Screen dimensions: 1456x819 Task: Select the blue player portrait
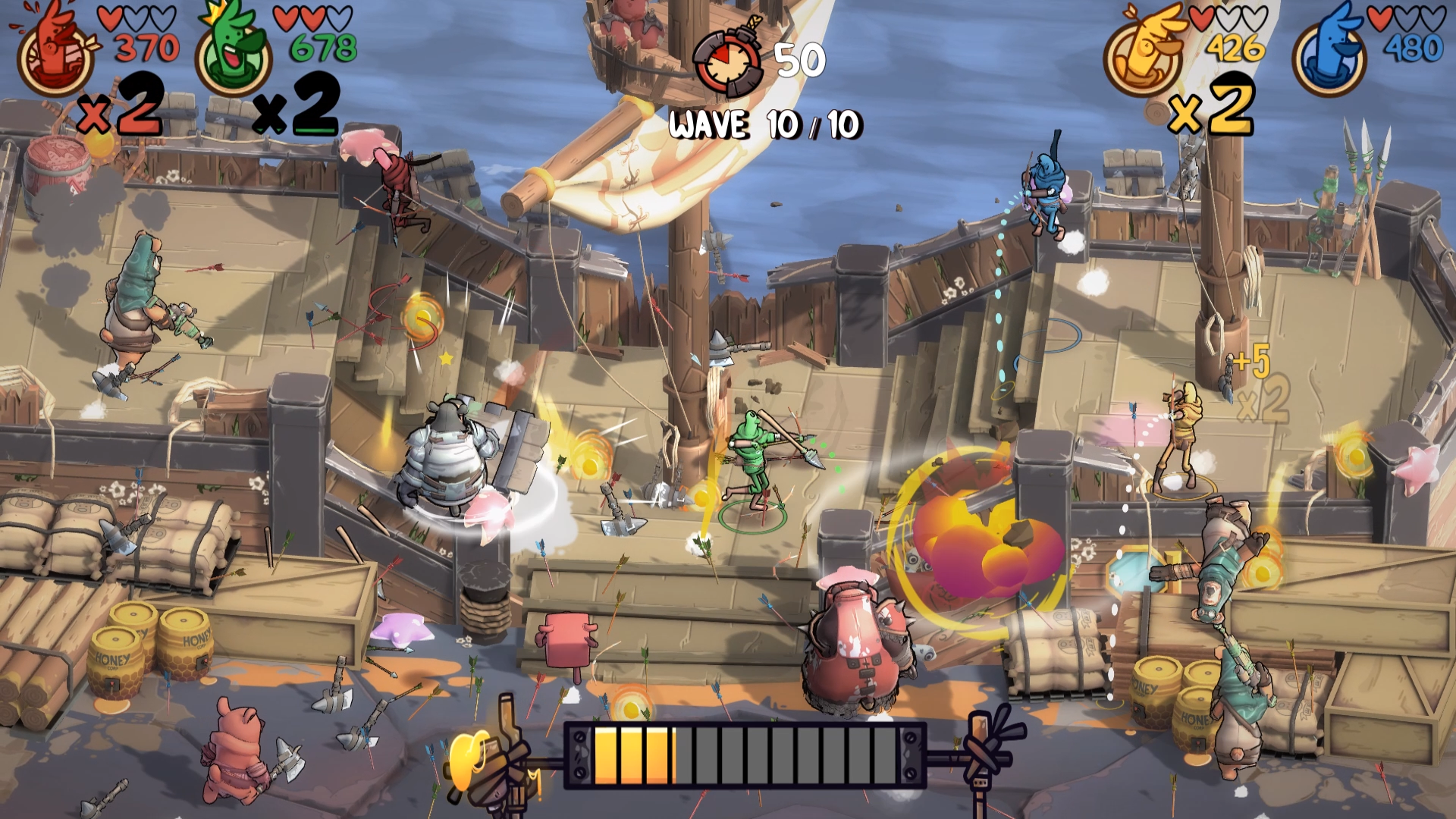pos(1329,55)
